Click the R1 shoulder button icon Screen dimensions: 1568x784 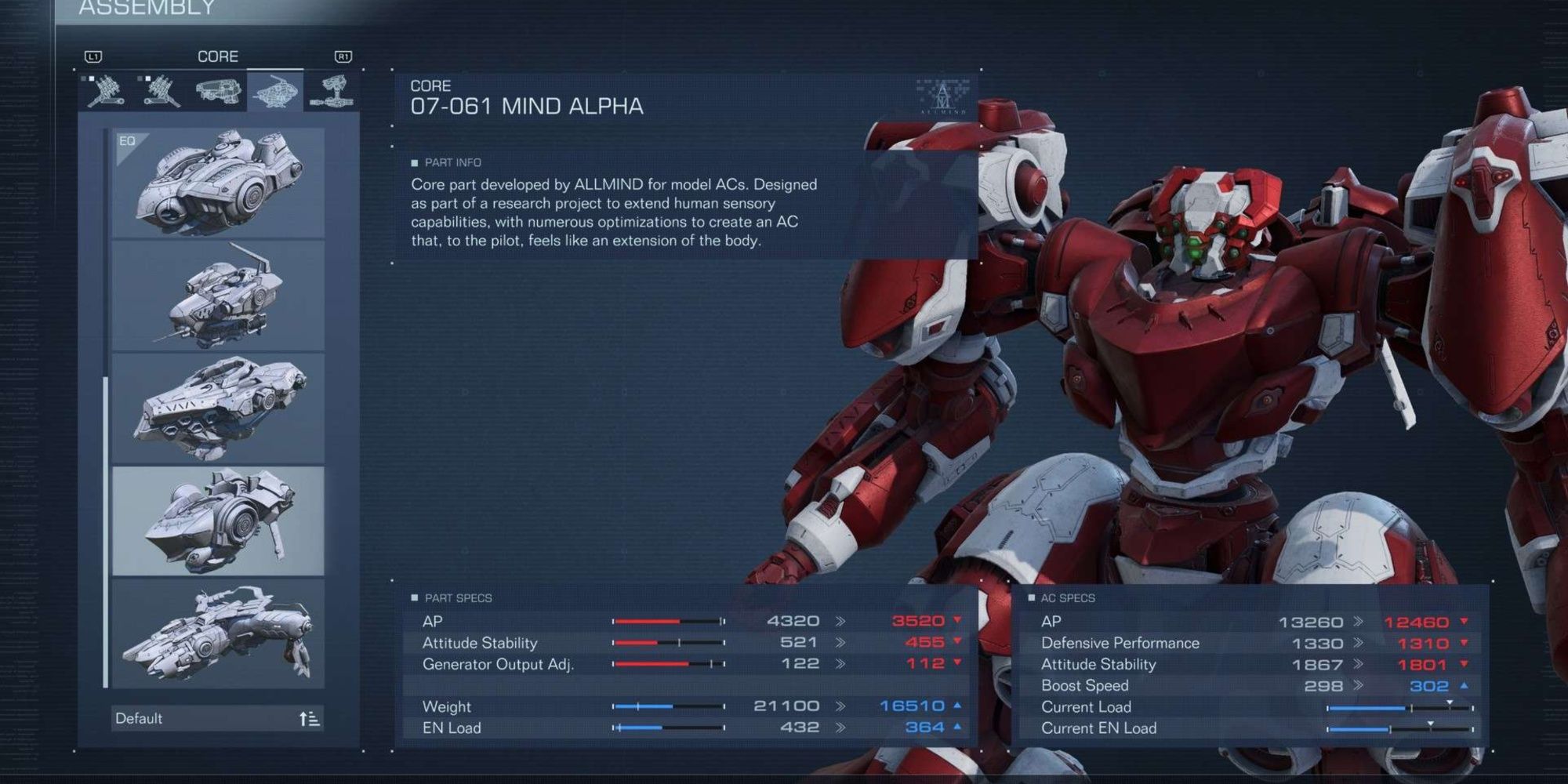coord(345,56)
